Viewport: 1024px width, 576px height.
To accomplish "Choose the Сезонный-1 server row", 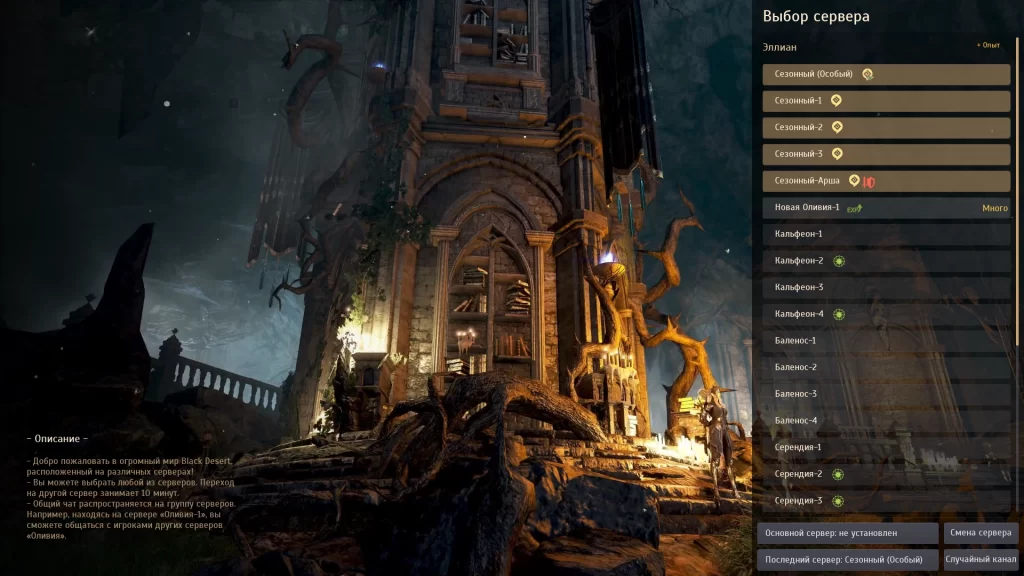I will click(x=886, y=101).
